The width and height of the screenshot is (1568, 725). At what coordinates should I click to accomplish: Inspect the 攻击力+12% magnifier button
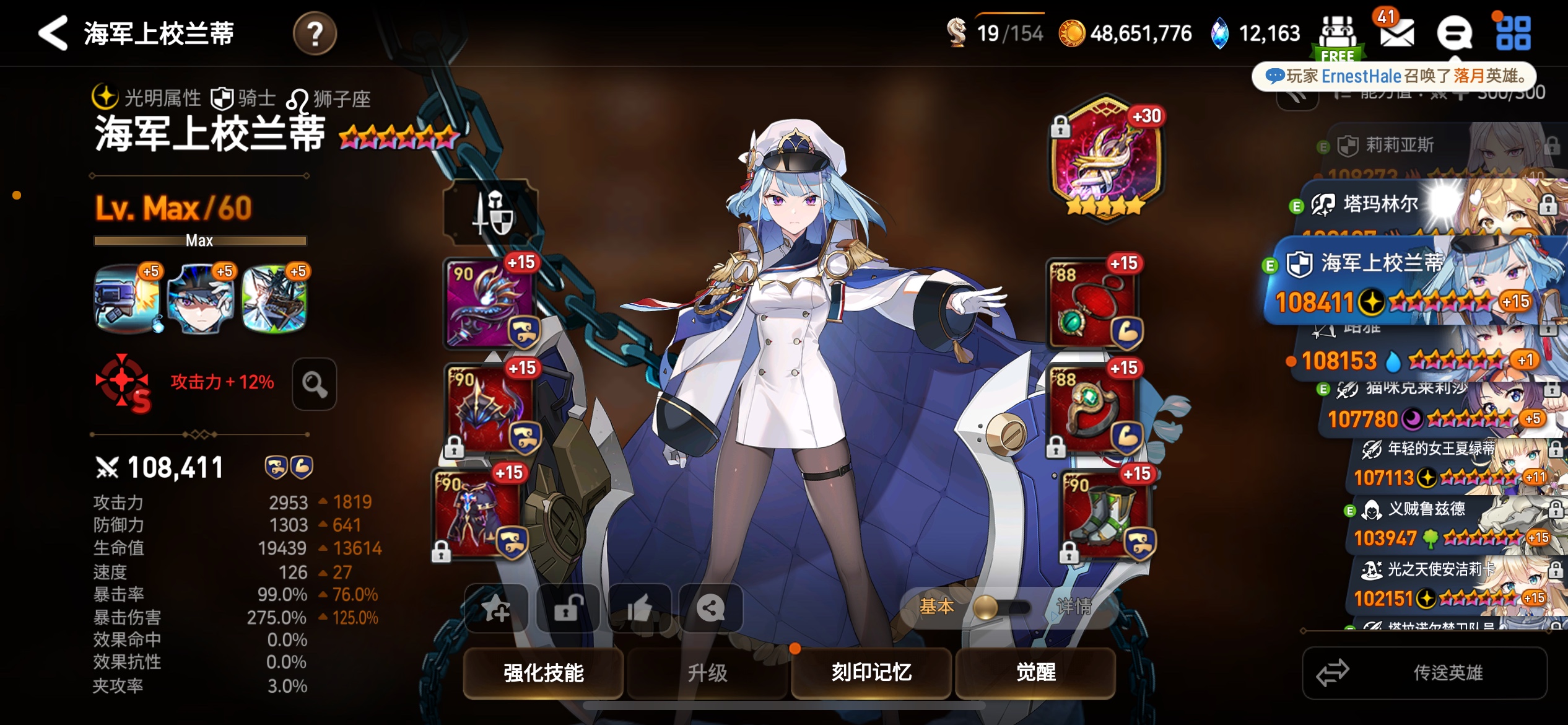click(x=315, y=384)
